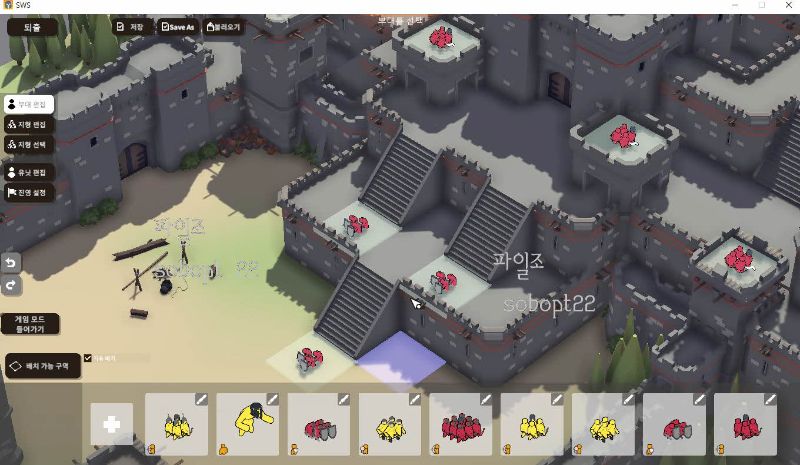Redo the action with the right-curved arrow
This screenshot has height=465, width=800.
click(13, 285)
